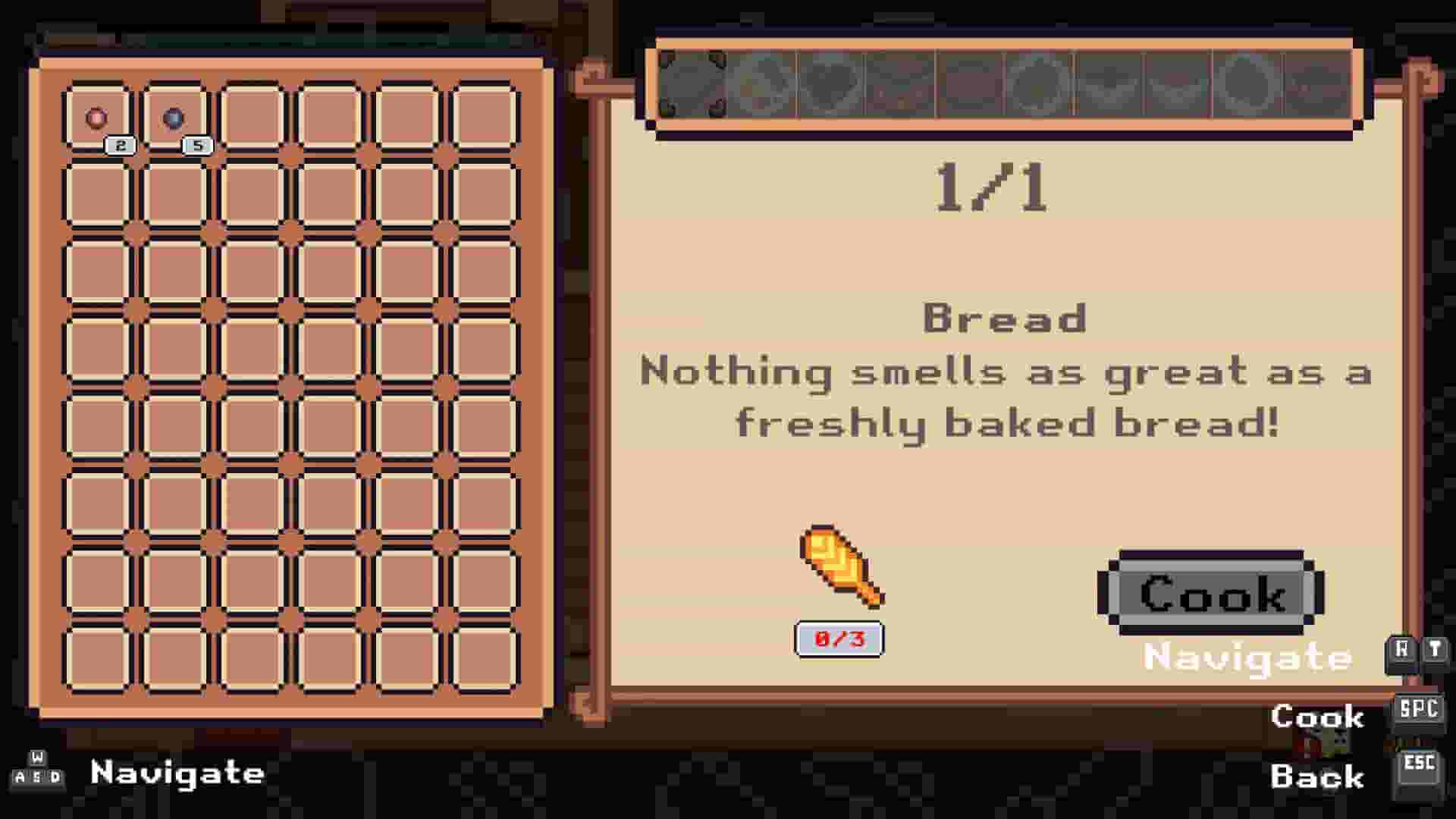
Task: Click the quantity badge showing 5
Action: tap(199, 146)
